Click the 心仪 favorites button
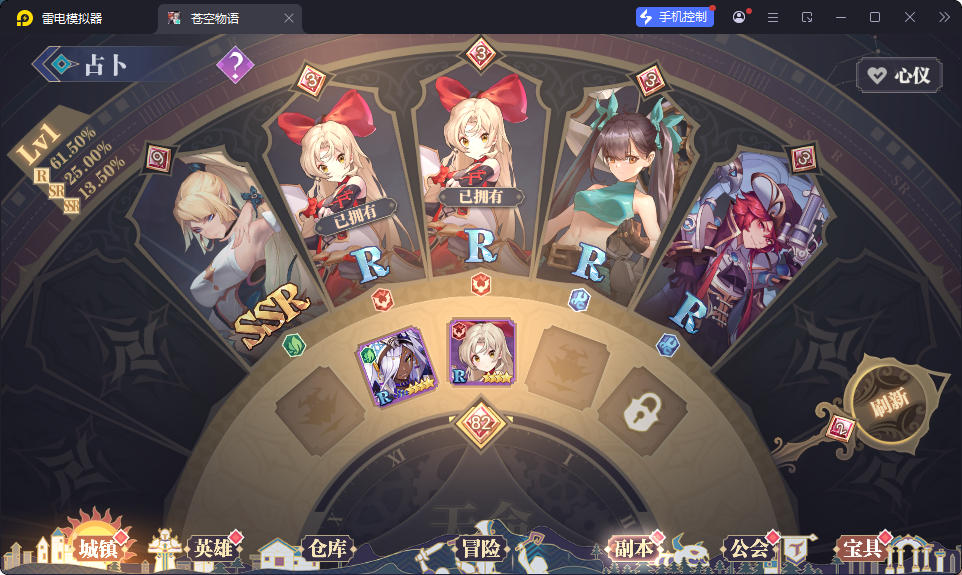This screenshot has width=962, height=575. coord(899,75)
